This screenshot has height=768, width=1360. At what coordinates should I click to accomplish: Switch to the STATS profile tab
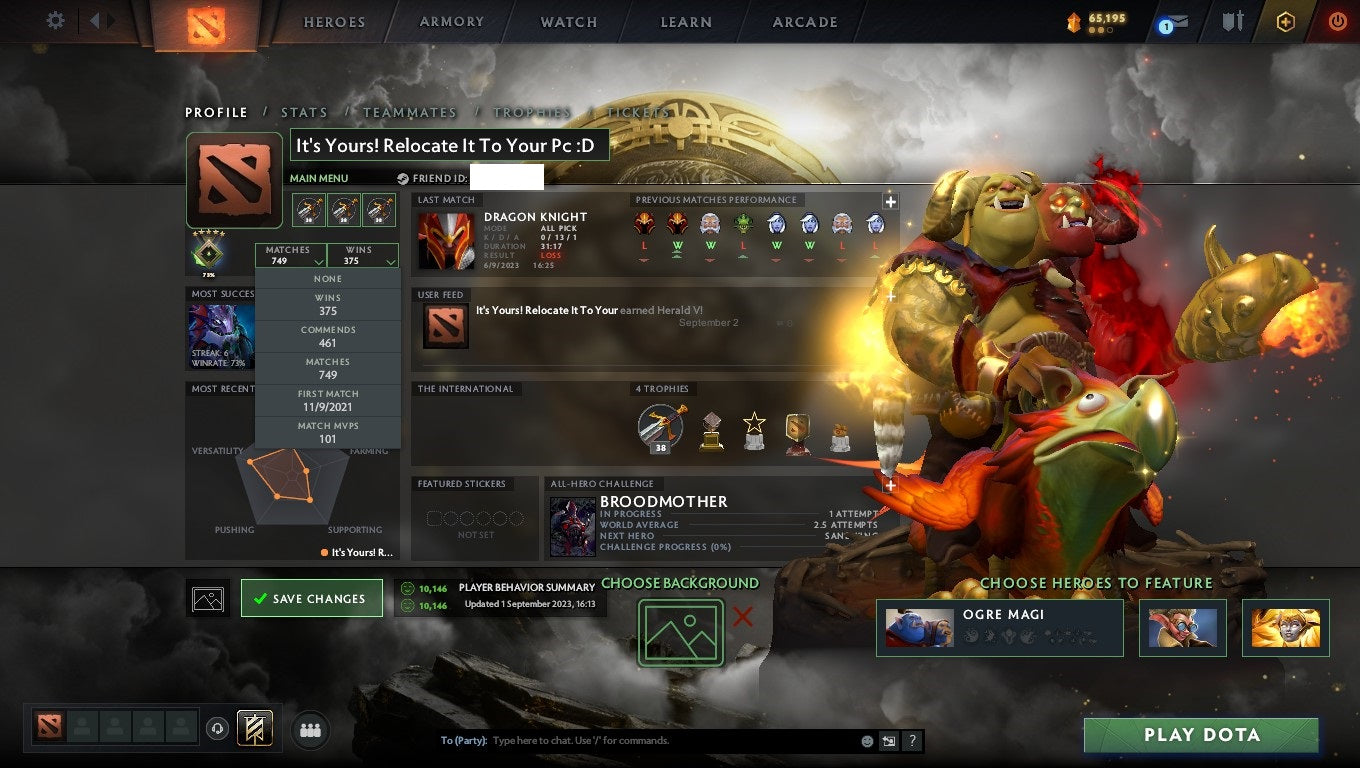304,112
